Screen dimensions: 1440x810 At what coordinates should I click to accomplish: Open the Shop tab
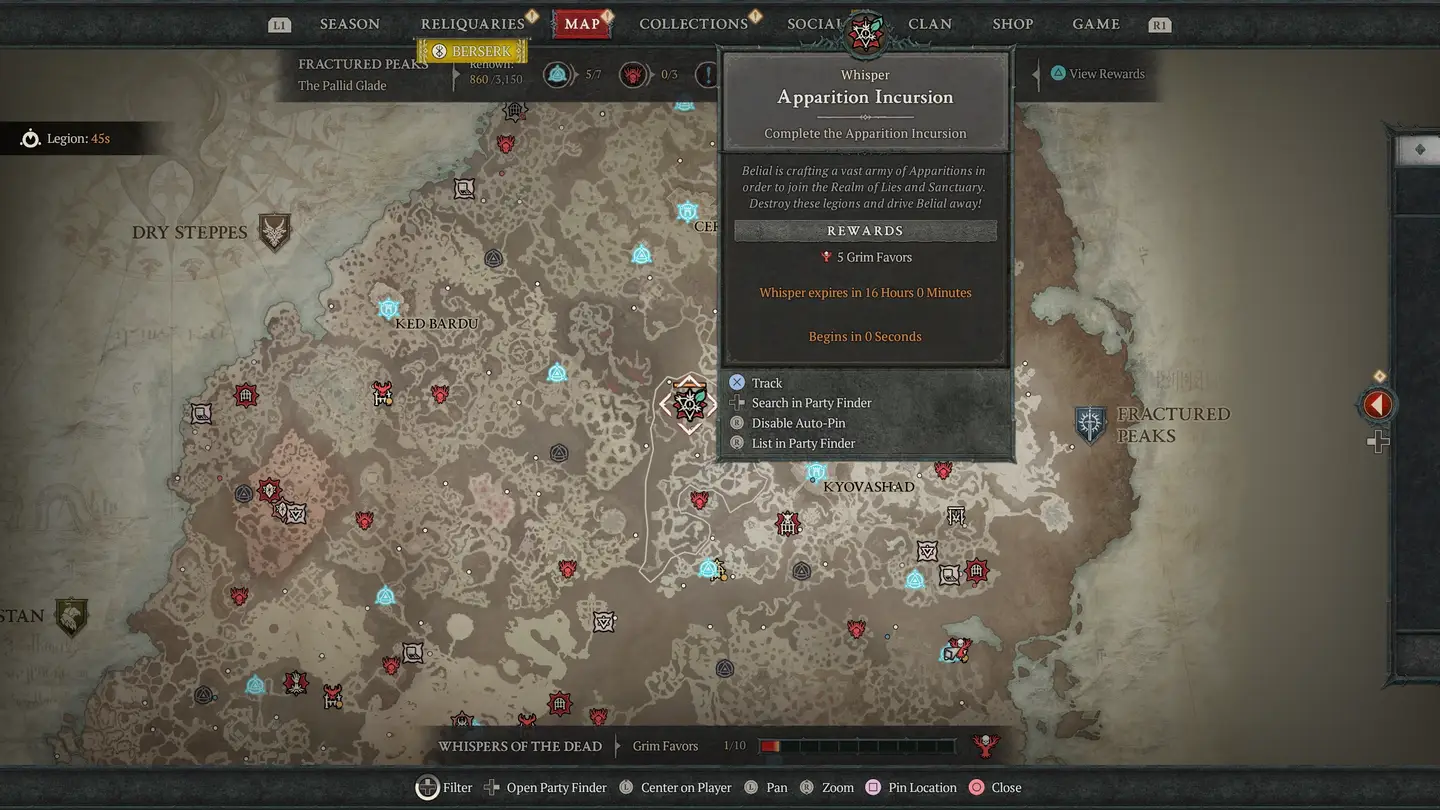point(1013,24)
